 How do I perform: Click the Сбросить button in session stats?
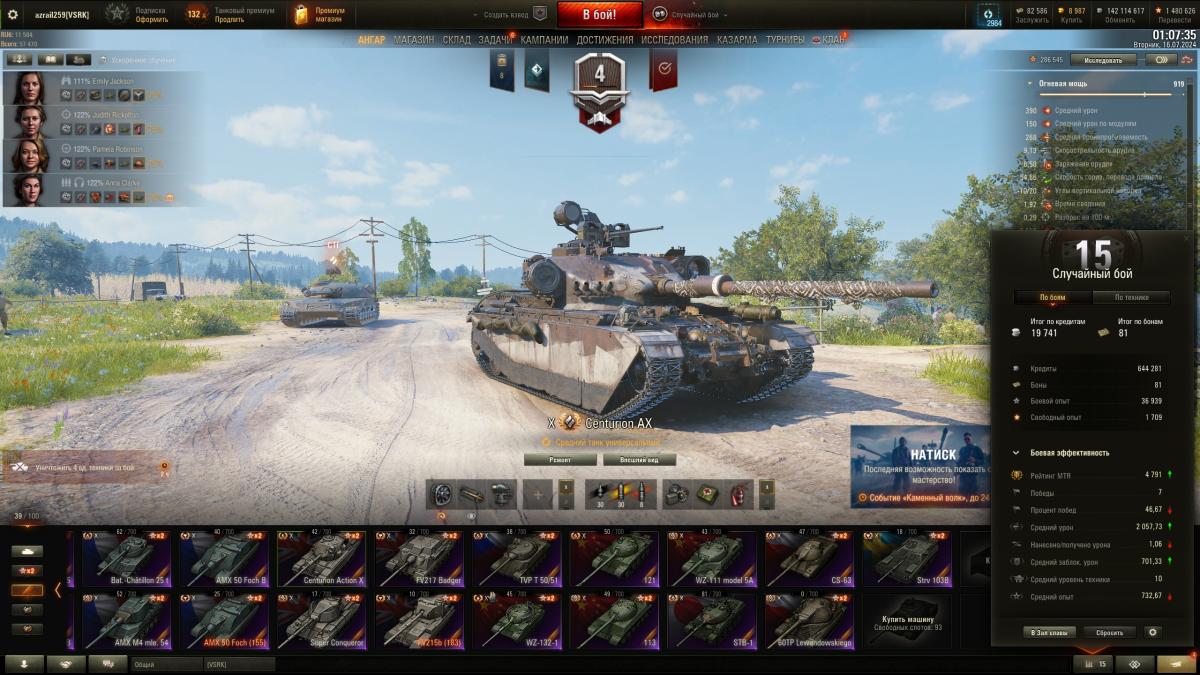(1109, 632)
